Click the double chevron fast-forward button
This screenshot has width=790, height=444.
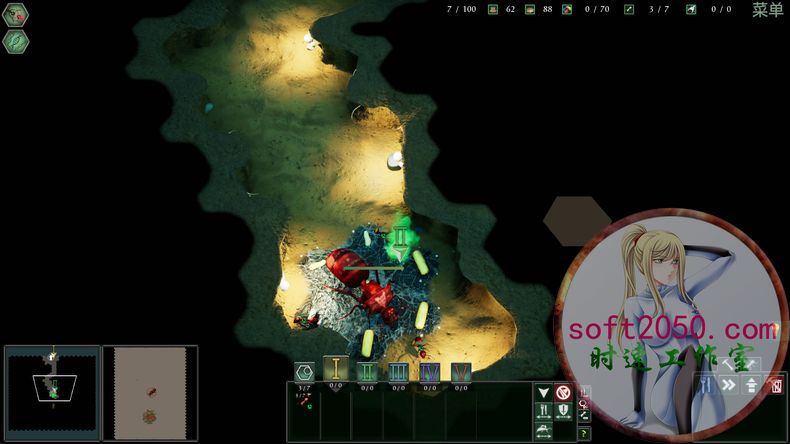[729, 385]
